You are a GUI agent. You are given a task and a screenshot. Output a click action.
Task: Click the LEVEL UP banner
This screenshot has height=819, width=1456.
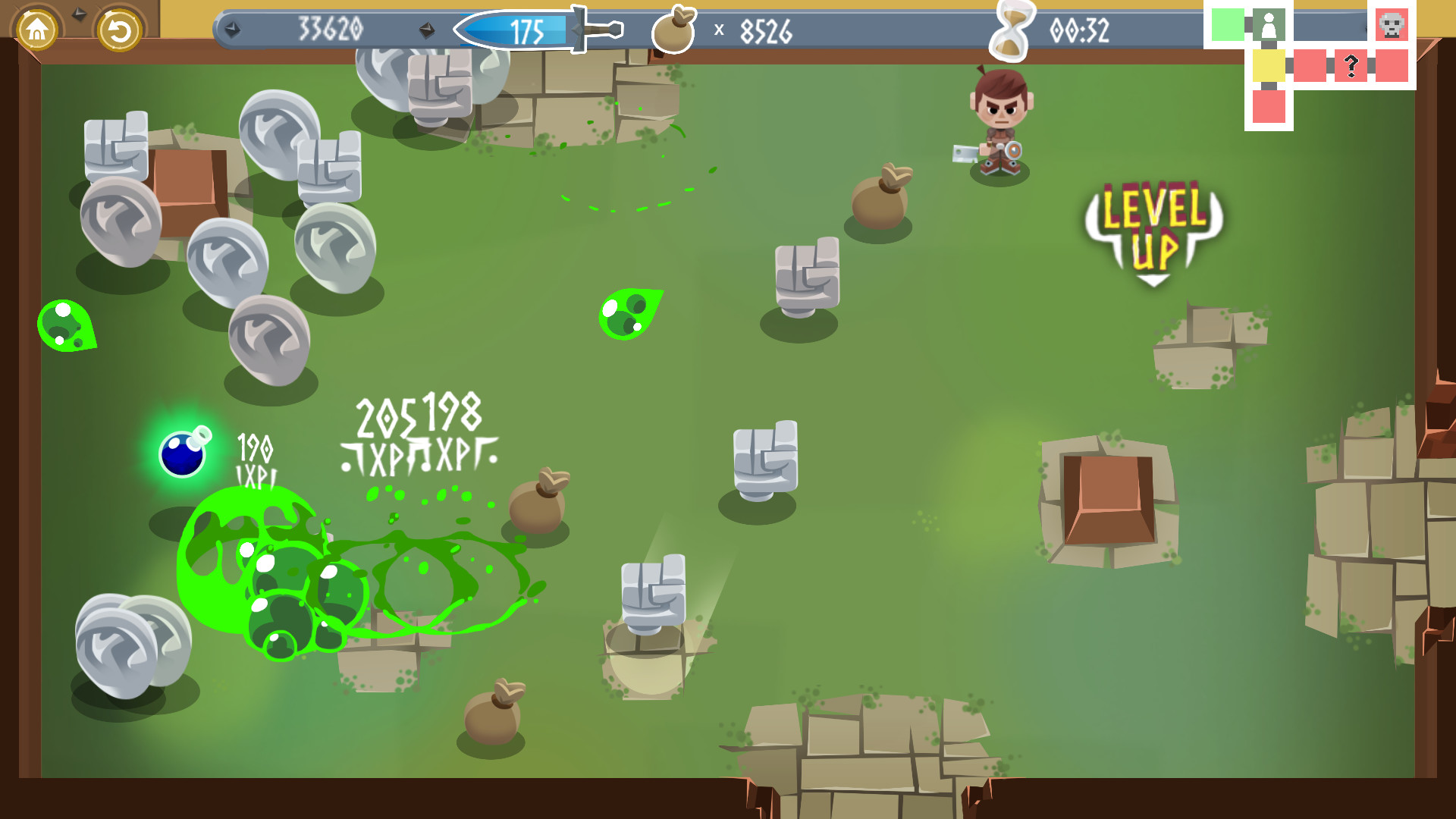1153,227
